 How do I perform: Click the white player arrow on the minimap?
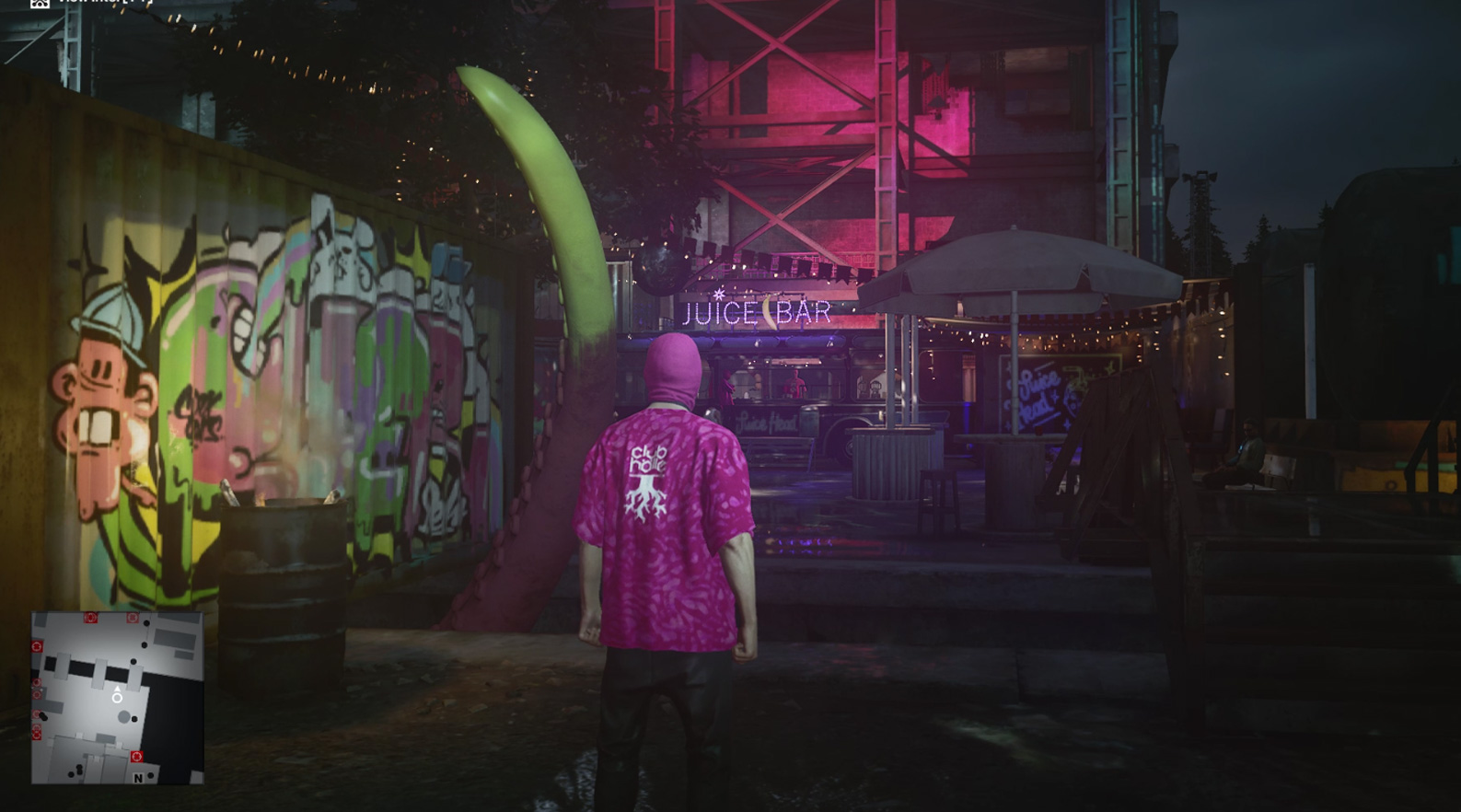117,690
